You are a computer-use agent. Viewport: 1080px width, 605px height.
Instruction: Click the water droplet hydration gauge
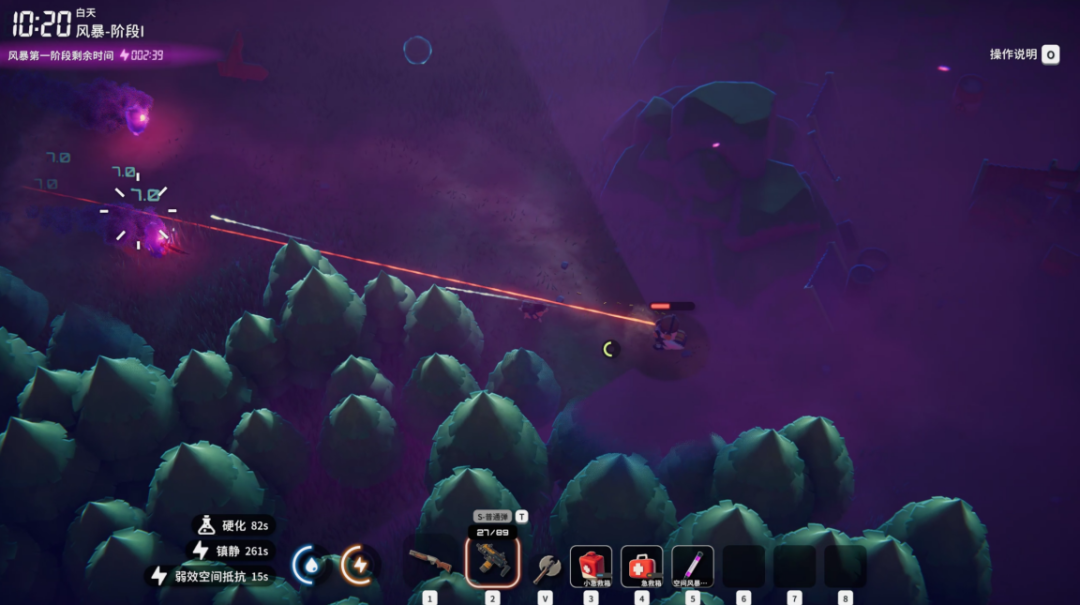[310, 565]
